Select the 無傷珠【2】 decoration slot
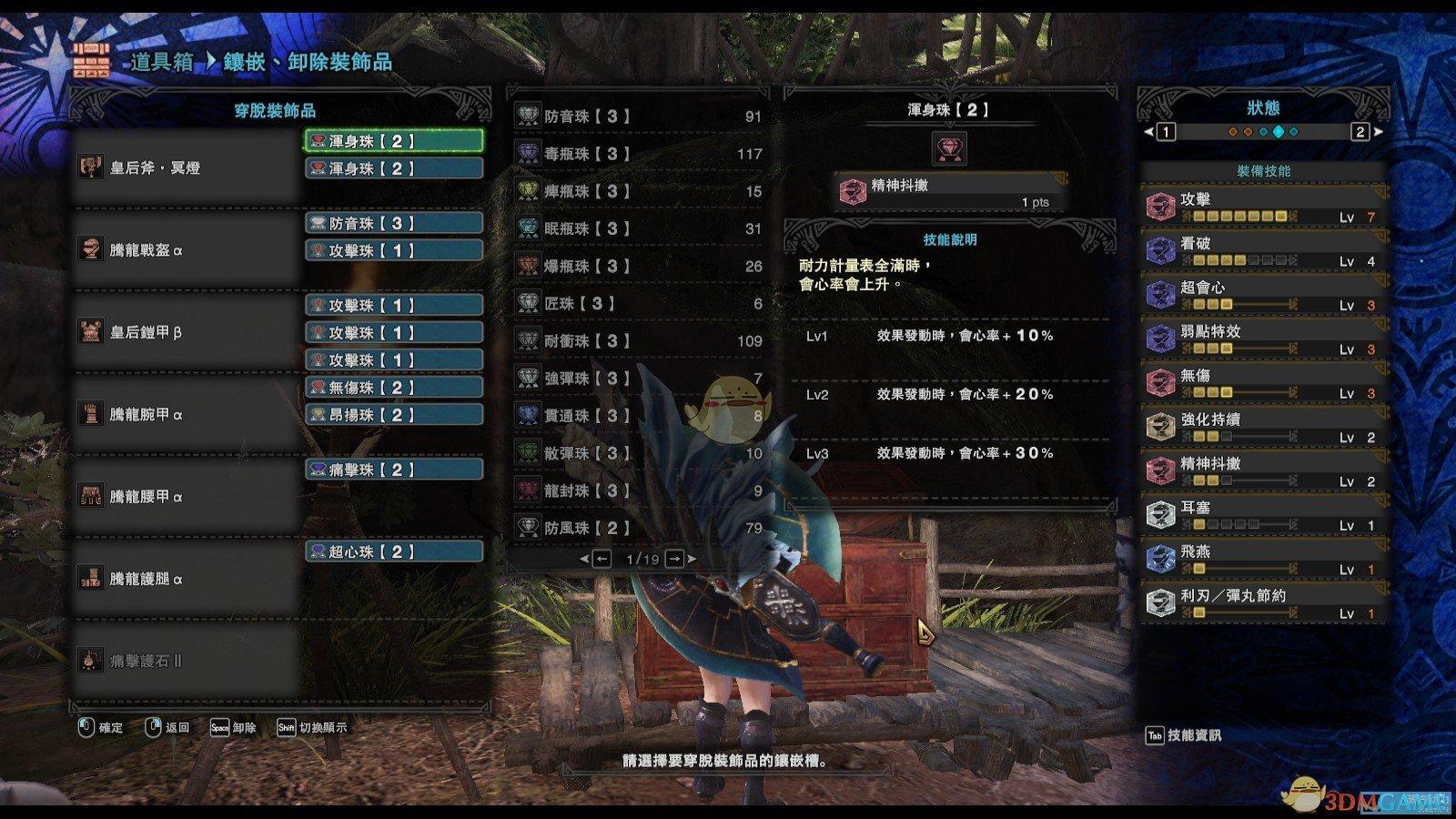Image resolution: width=1456 pixels, height=819 pixels. click(393, 388)
